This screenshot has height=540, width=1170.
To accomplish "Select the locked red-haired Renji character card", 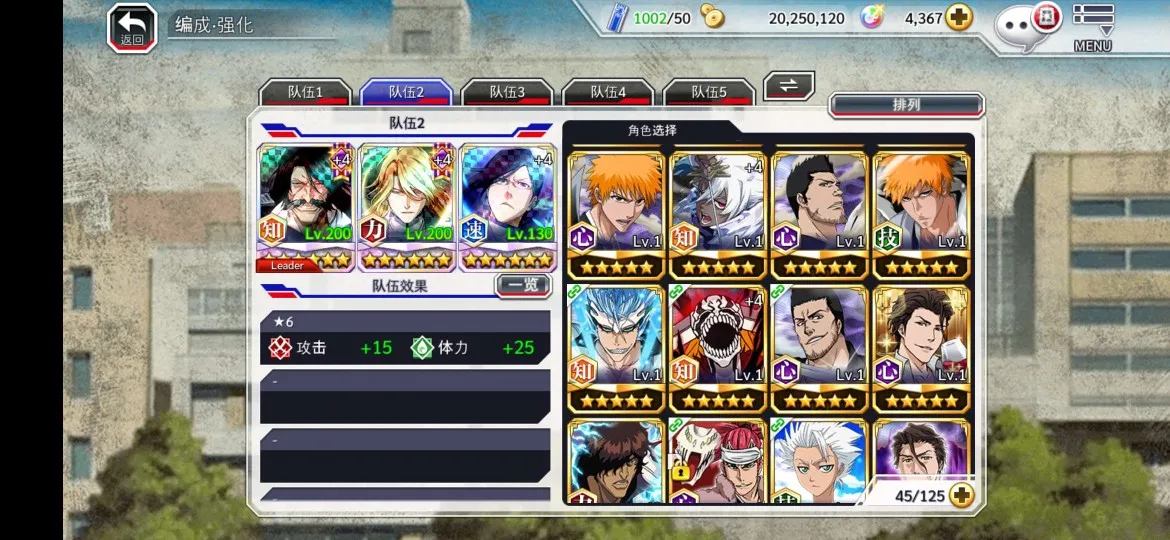I will (x=717, y=462).
